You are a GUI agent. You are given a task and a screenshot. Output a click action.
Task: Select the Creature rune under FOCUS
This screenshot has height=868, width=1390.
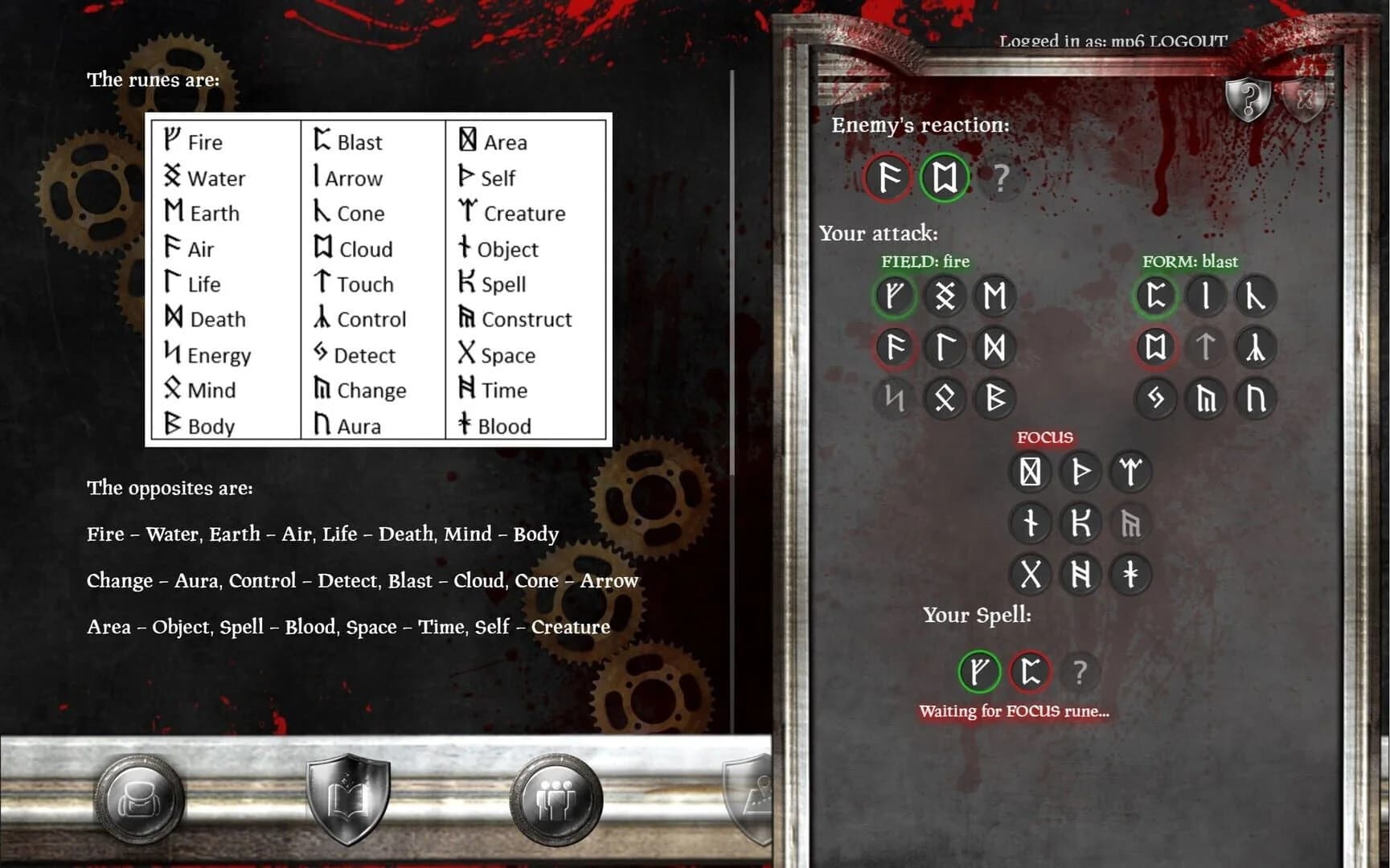coord(1131,473)
